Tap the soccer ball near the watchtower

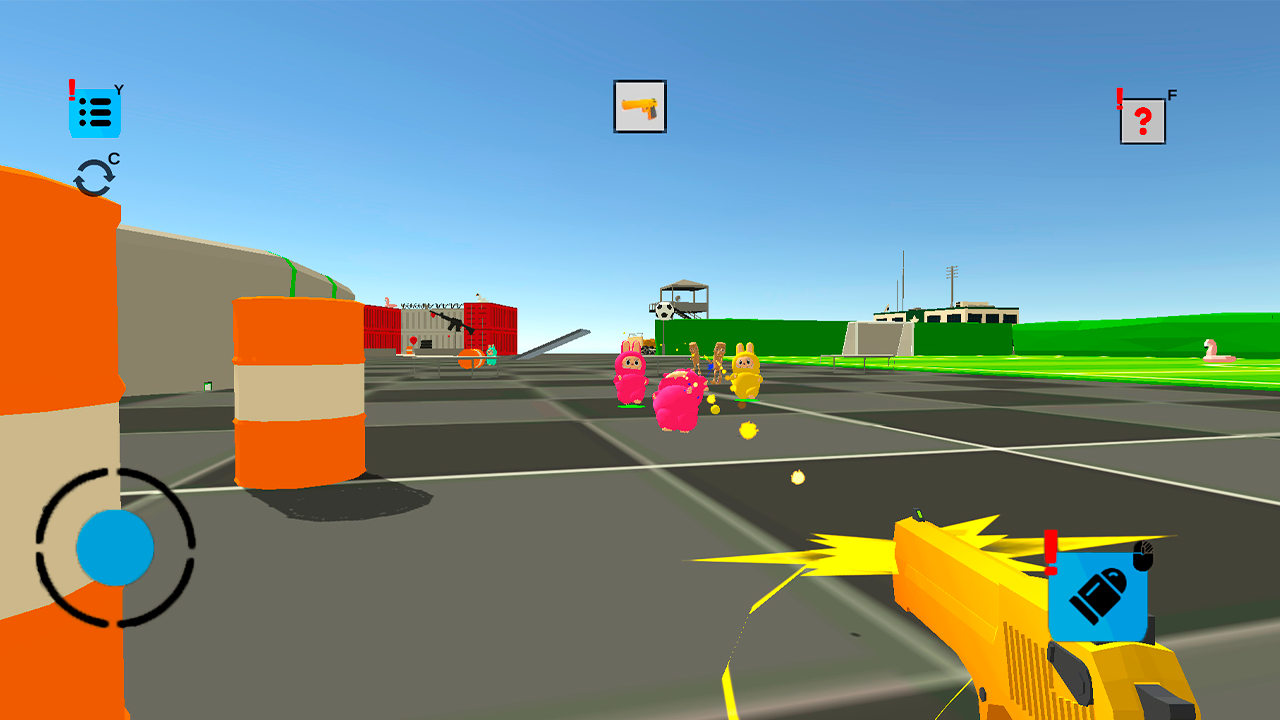[663, 310]
